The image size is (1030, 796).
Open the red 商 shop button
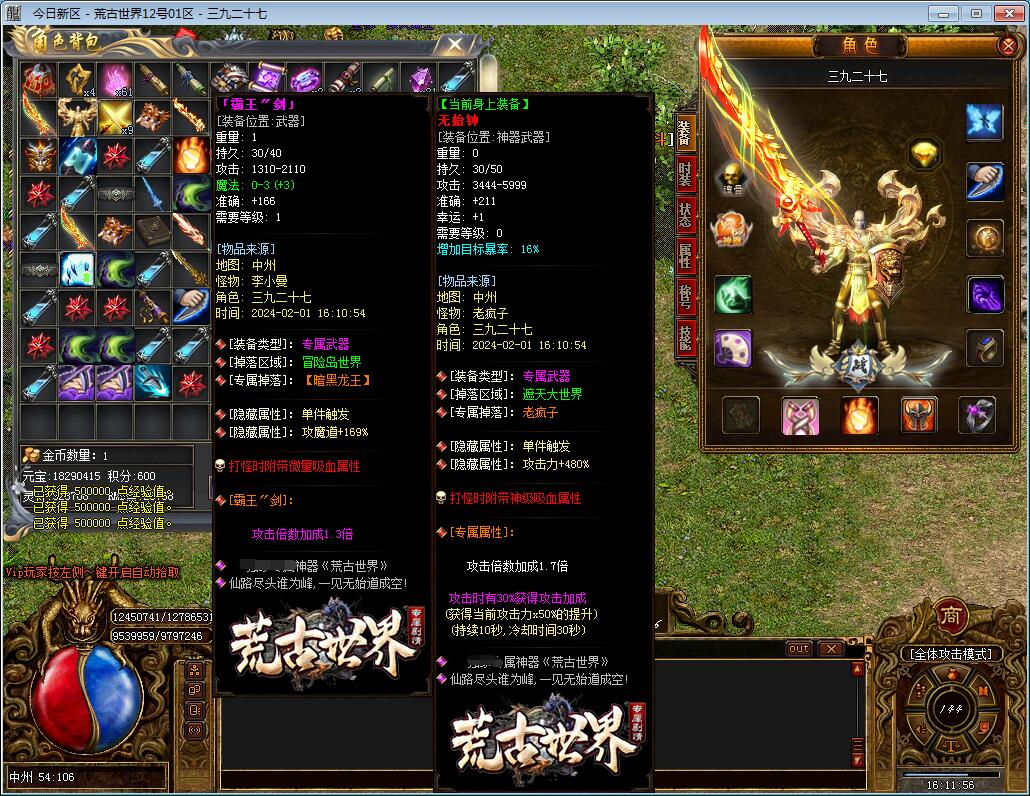click(951, 615)
